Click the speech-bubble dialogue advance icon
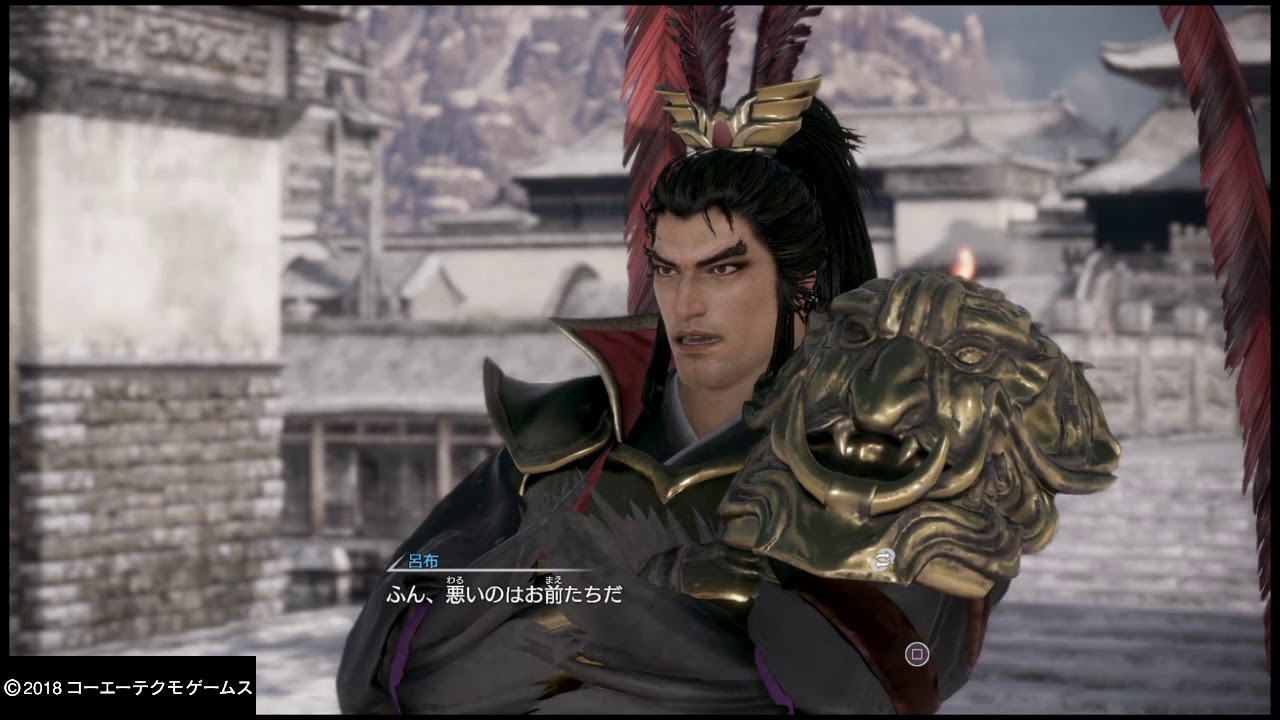The height and width of the screenshot is (720, 1280). click(x=883, y=560)
